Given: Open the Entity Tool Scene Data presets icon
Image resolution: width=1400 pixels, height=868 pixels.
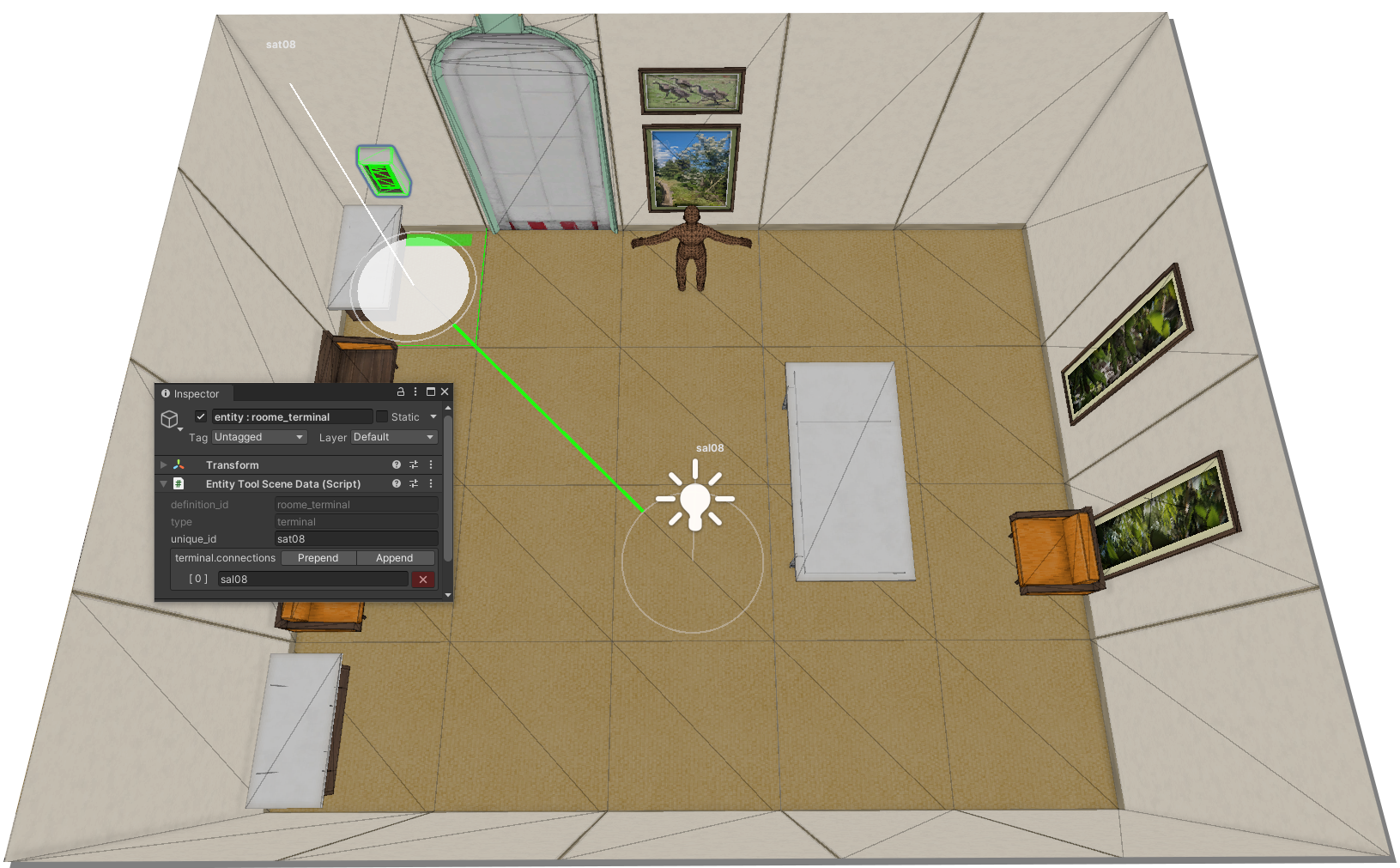Looking at the screenshot, I should pyautogui.click(x=413, y=483).
